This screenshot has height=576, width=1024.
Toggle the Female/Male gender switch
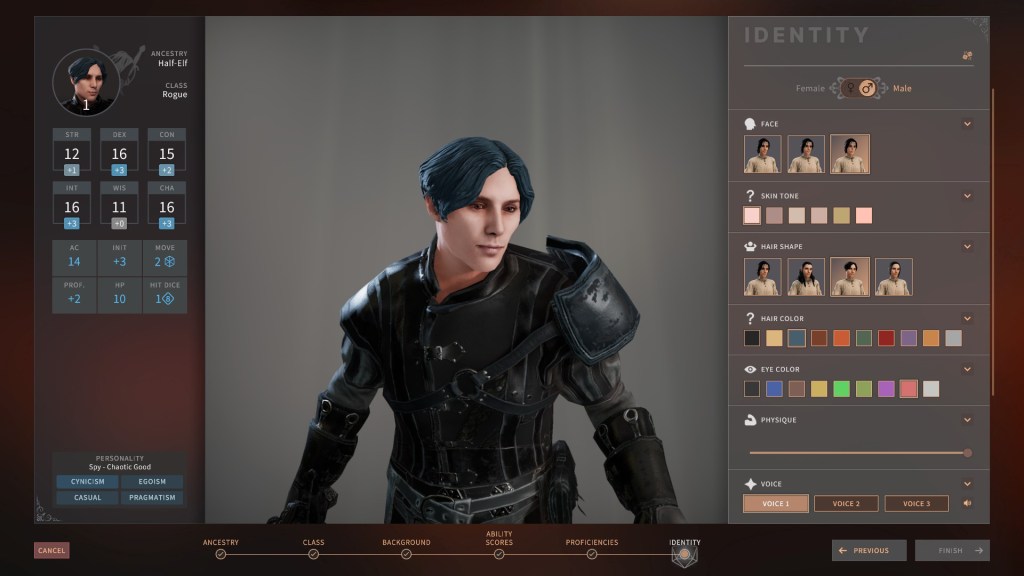click(858, 88)
